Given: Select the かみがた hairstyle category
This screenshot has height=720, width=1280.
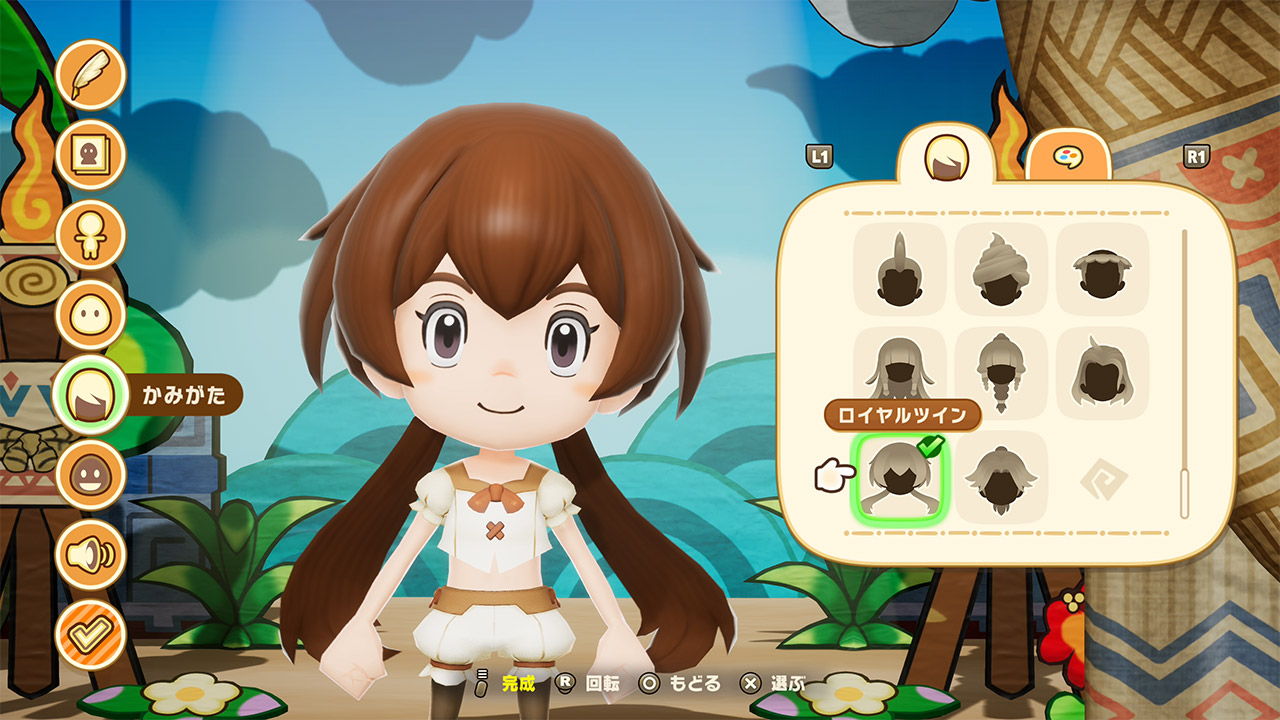Looking at the screenshot, I should click(x=90, y=395).
